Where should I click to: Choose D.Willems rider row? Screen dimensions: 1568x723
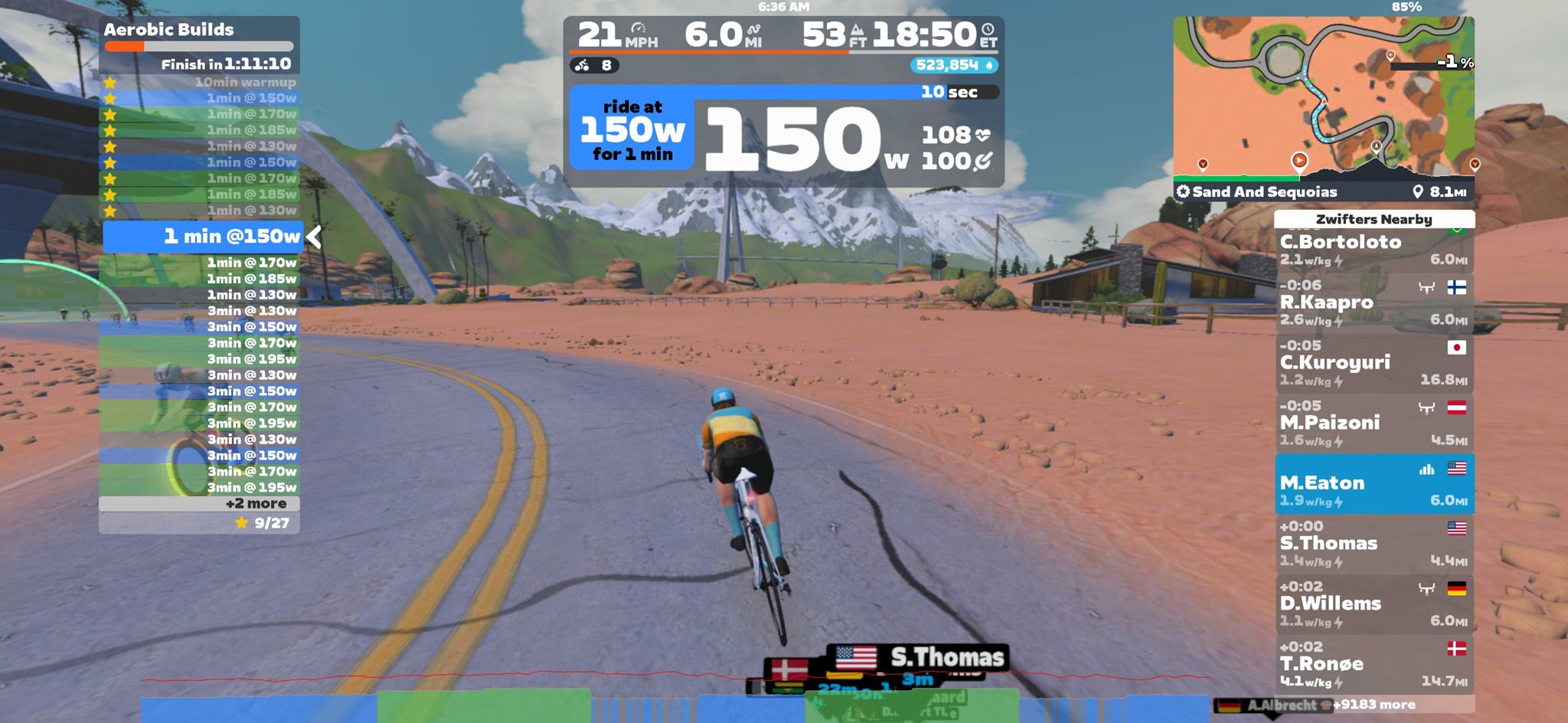coord(1374,604)
